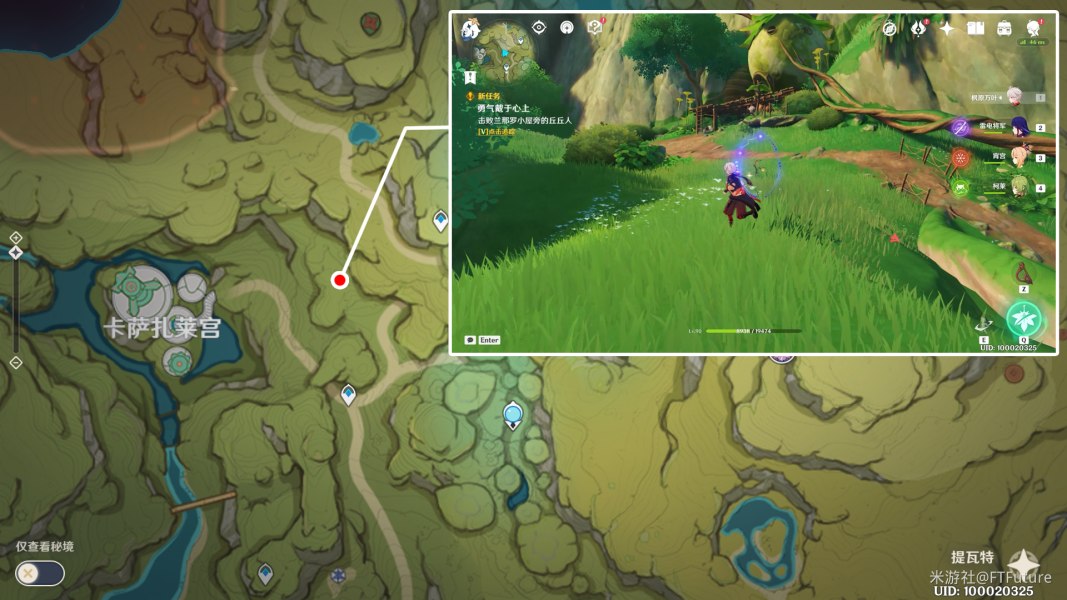Select the red dot location marker
Image resolution: width=1067 pixels, height=600 pixels.
pos(340,280)
